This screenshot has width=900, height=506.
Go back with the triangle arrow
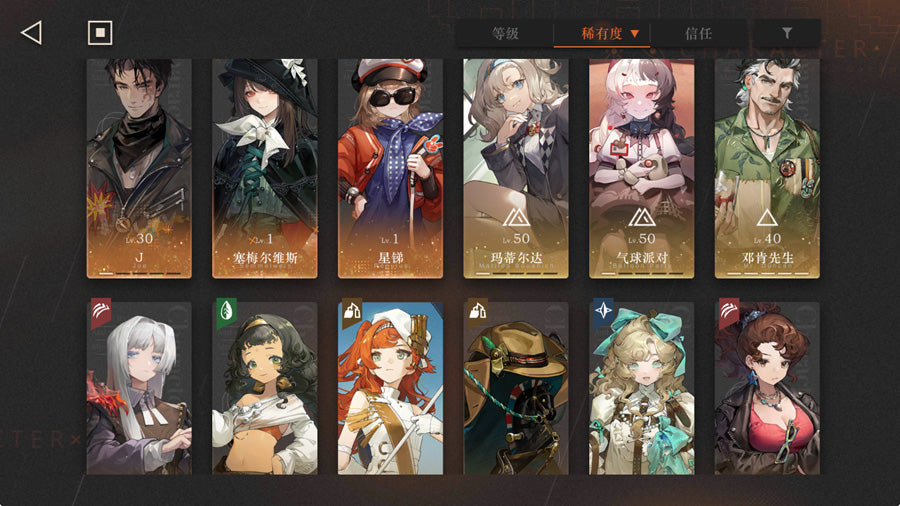pos(31,33)
